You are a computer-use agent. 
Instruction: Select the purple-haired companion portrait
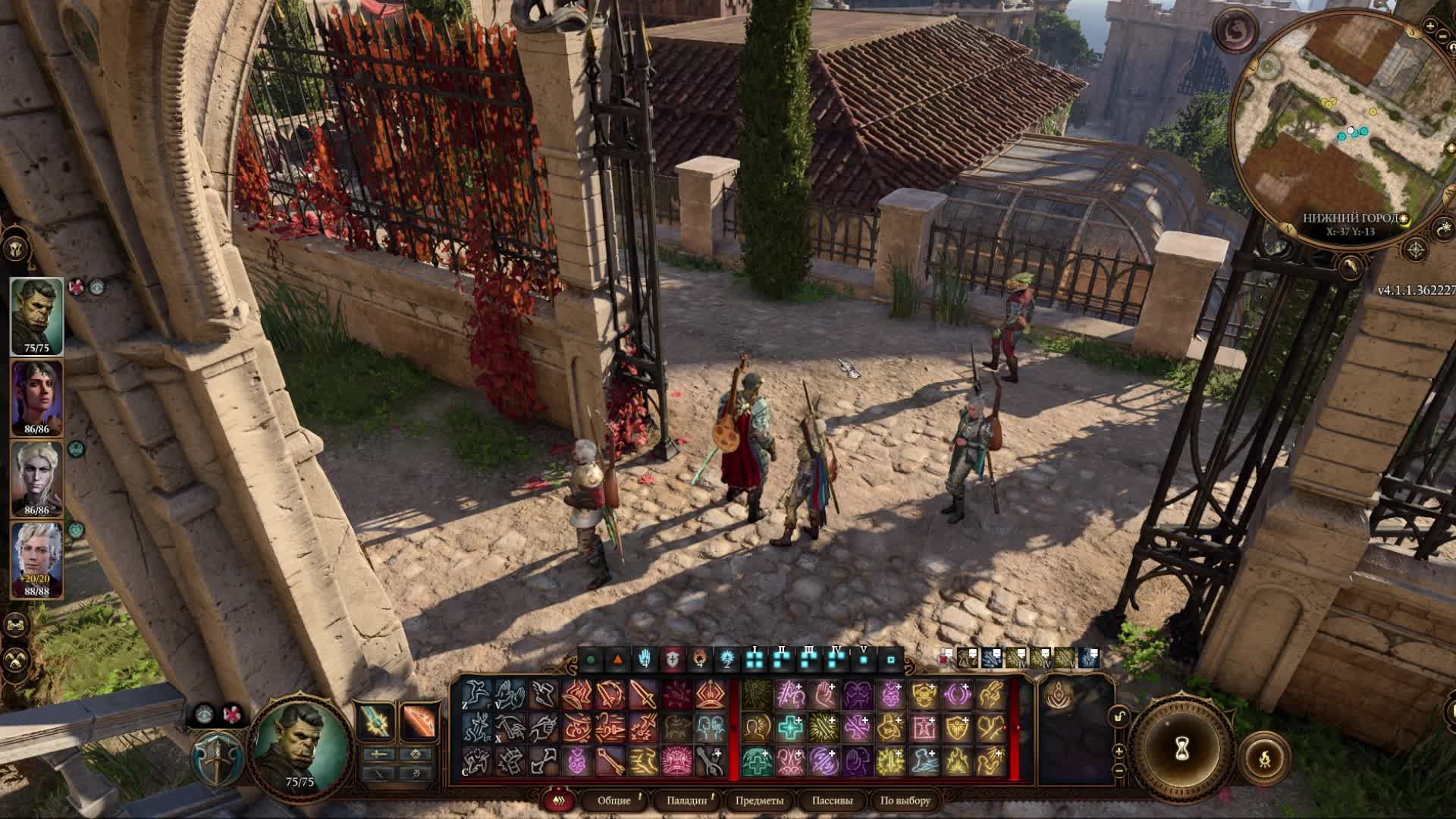tap(36, 397)
